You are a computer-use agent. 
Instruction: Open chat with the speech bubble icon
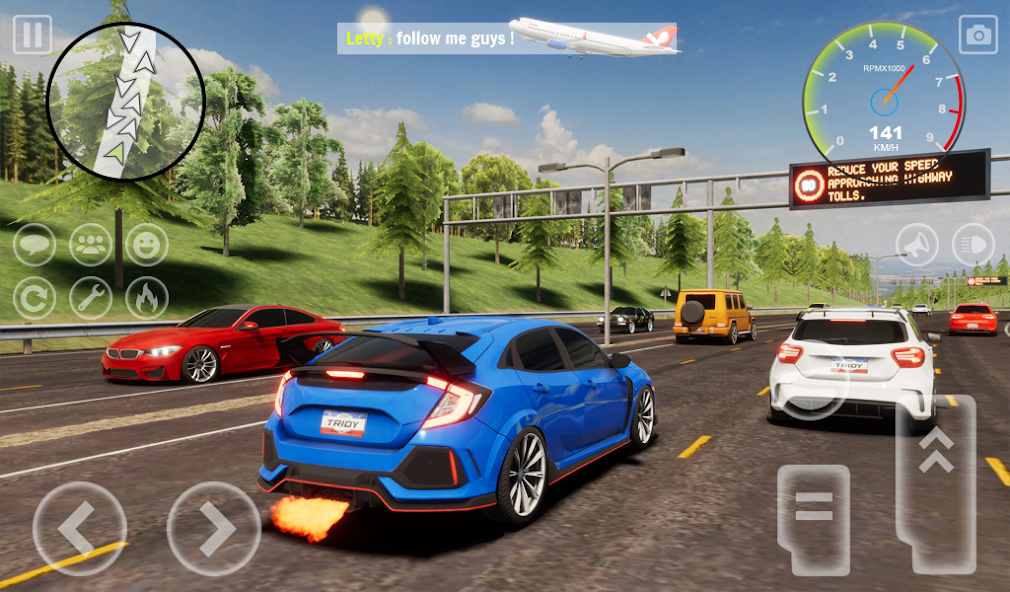[34, 245]
